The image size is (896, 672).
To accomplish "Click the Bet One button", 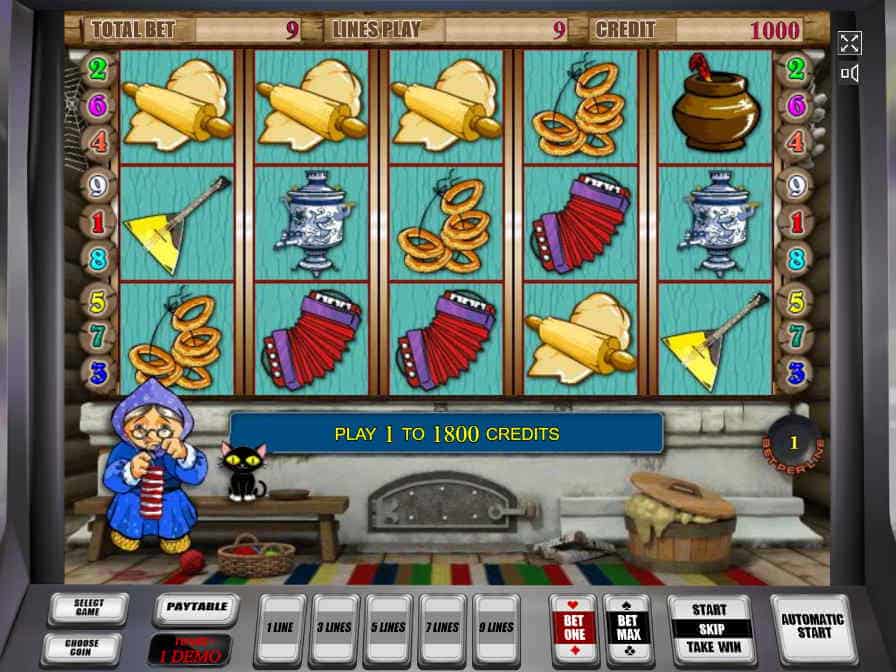I will pos(574,628).
